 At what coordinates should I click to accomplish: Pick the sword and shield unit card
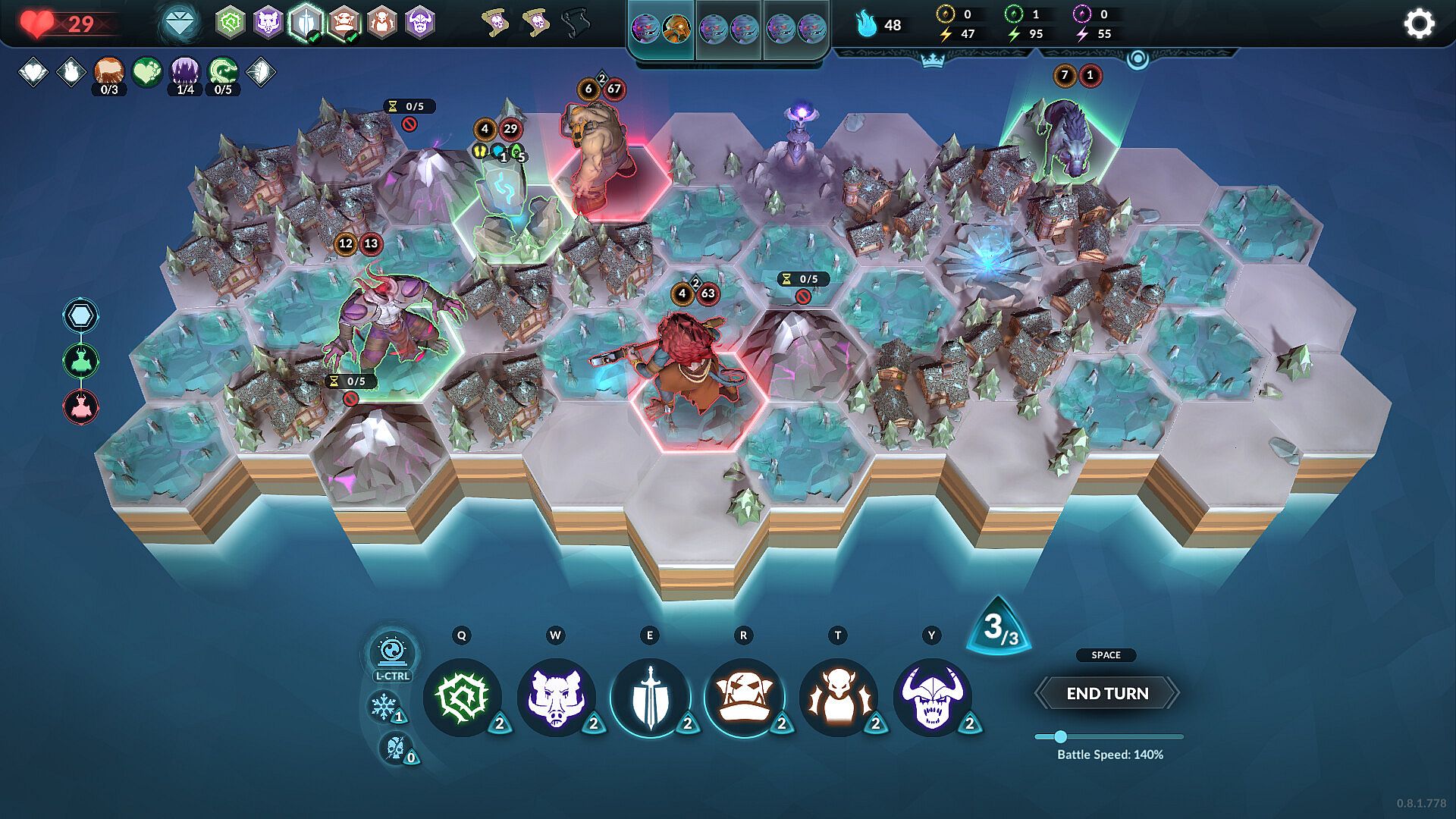650,697
